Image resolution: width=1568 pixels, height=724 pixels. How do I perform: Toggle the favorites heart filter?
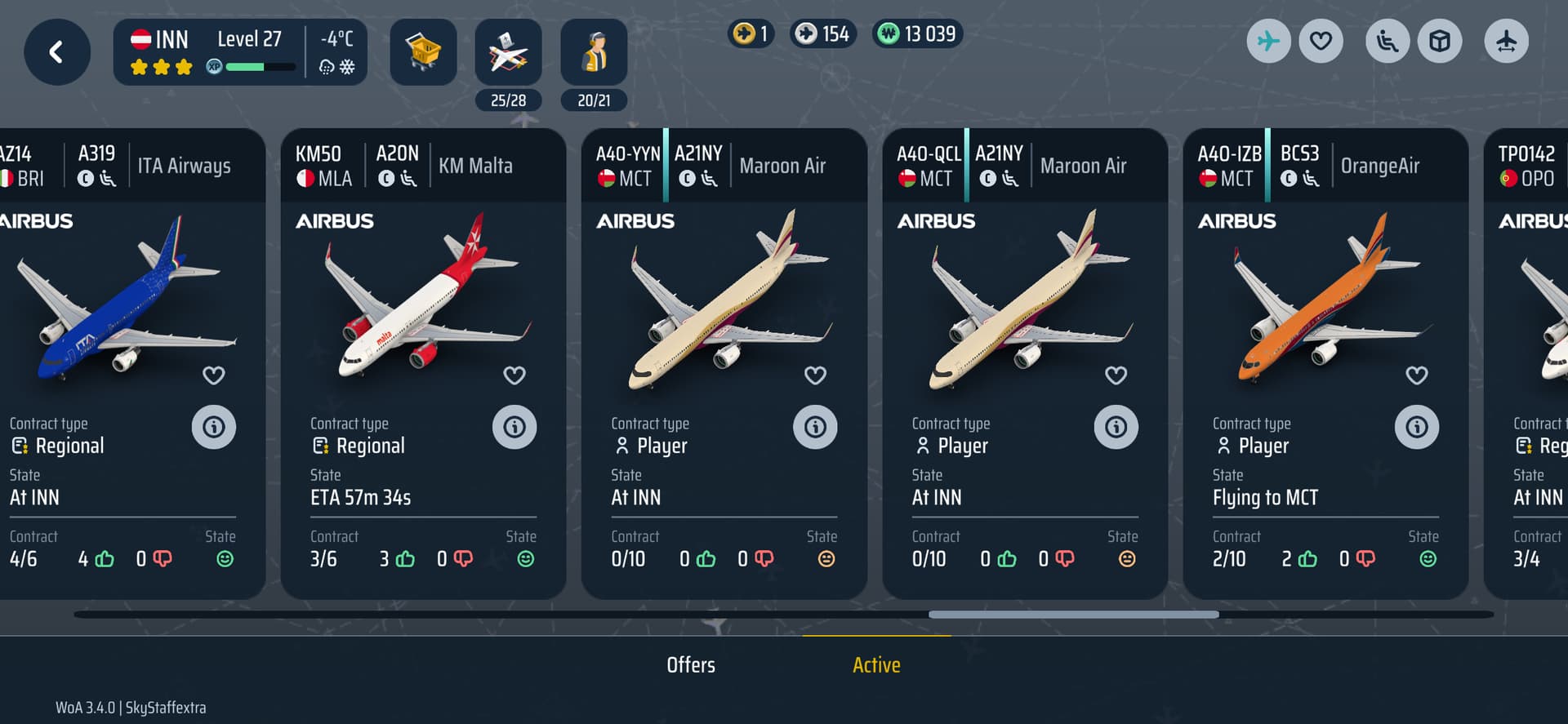[x=1321, y=41]
